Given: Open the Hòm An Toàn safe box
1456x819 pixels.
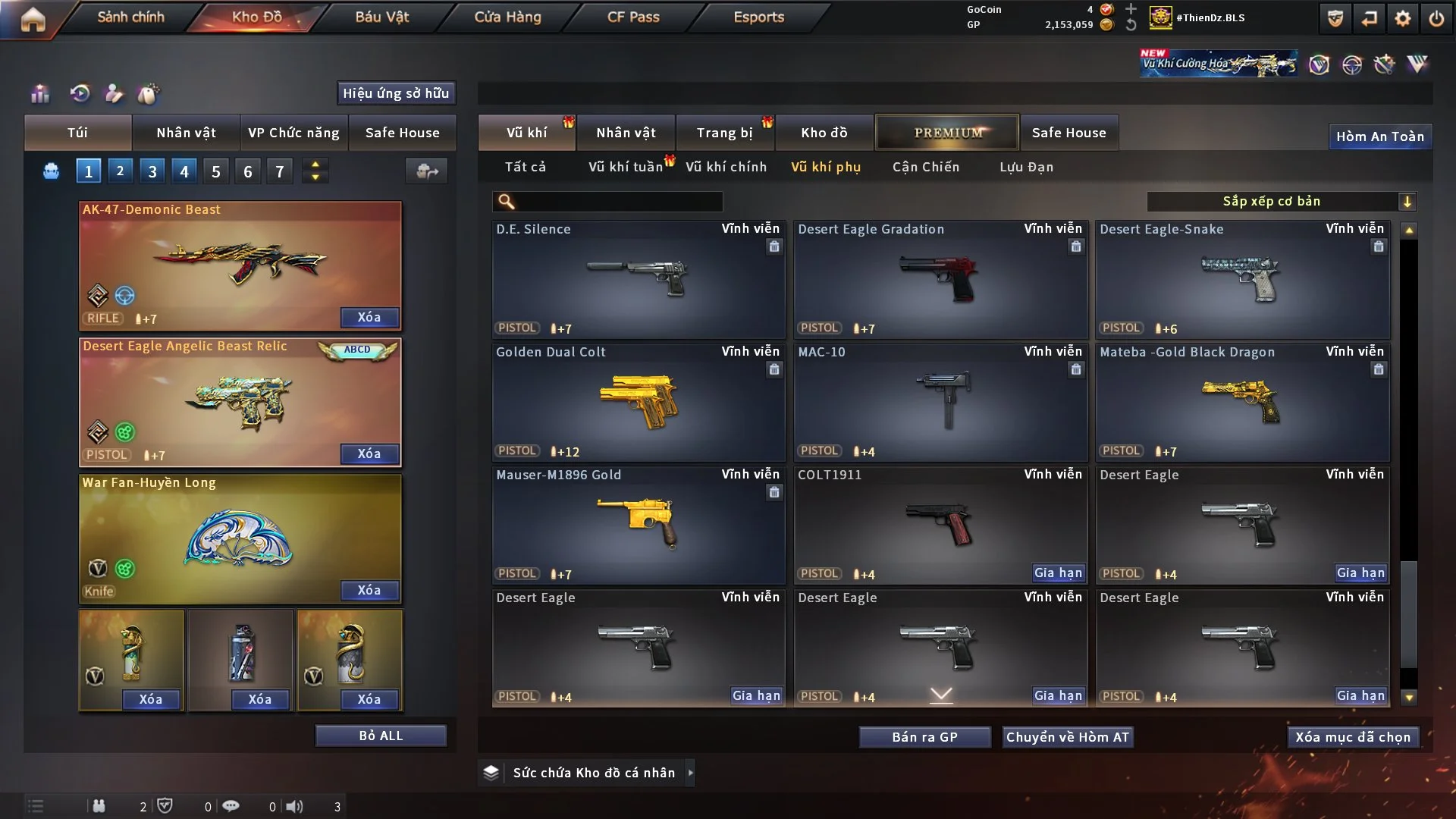Looking at the screenshot, I should tap(1379, 136).
